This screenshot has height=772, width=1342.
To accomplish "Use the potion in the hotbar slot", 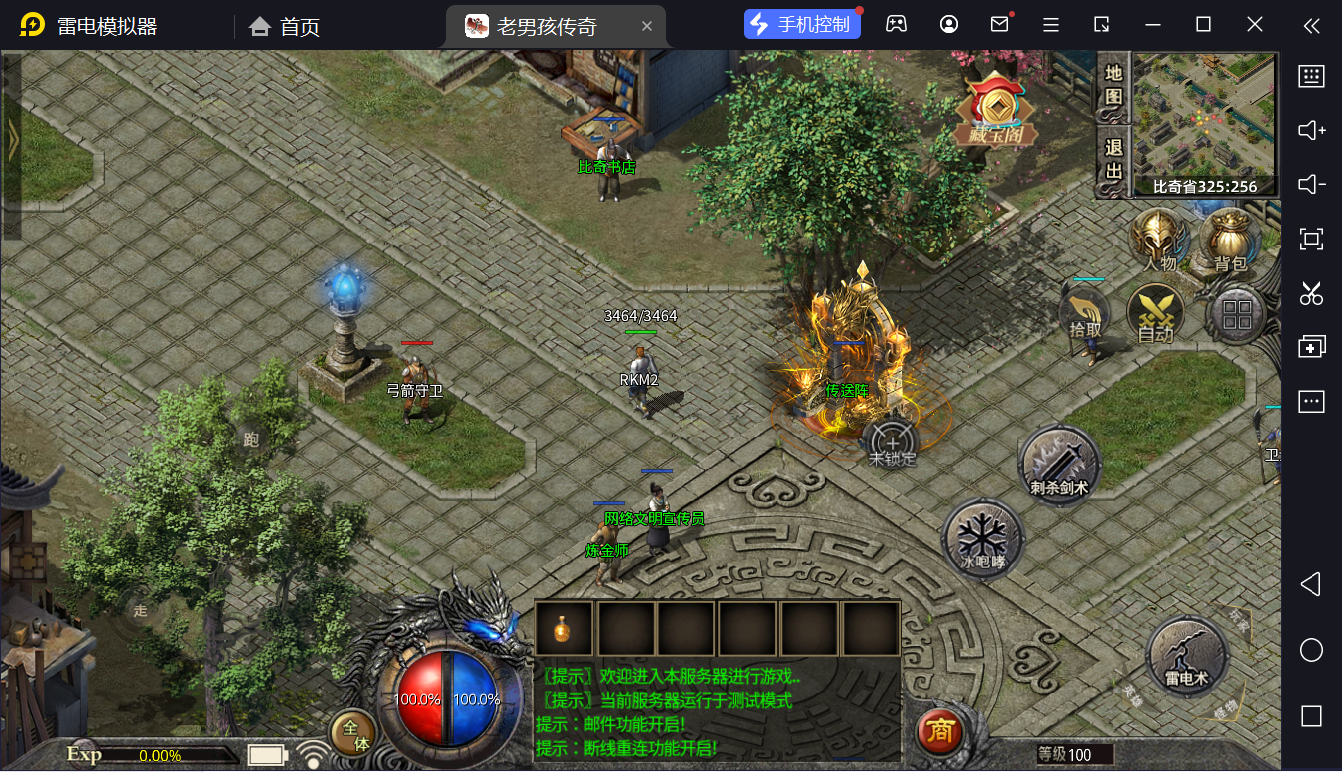I will click(565, 629).
